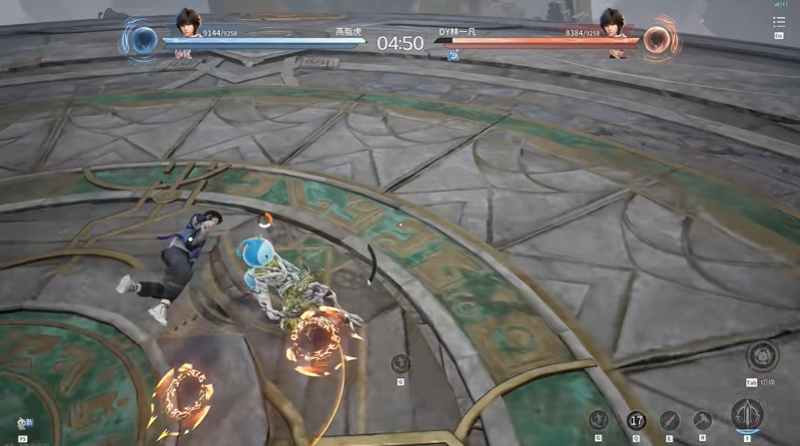Click the round weapon switch icon
Screen dimensions: 800x446
tap(763, 355)
